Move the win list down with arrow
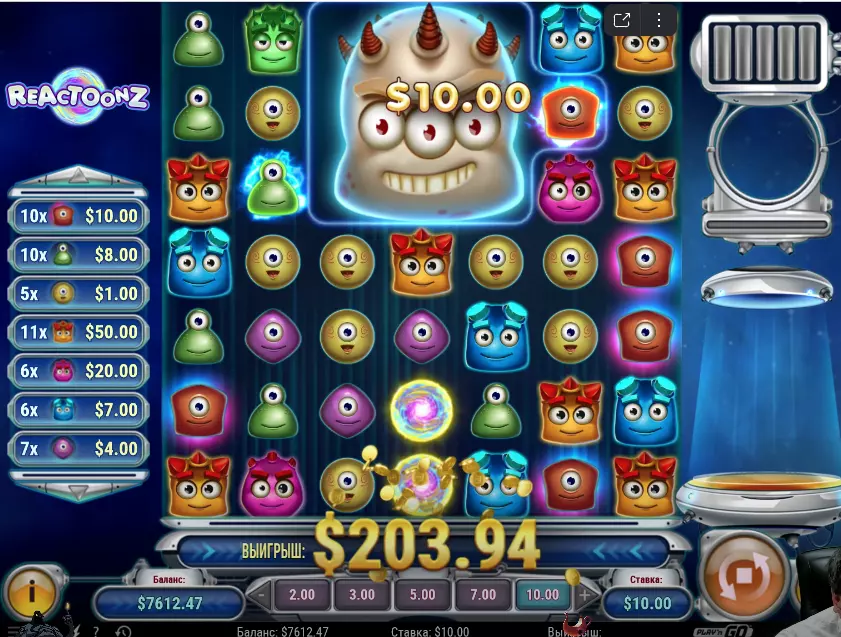The width and height of the screenshot is (841, 637). [x=78, y=490]
